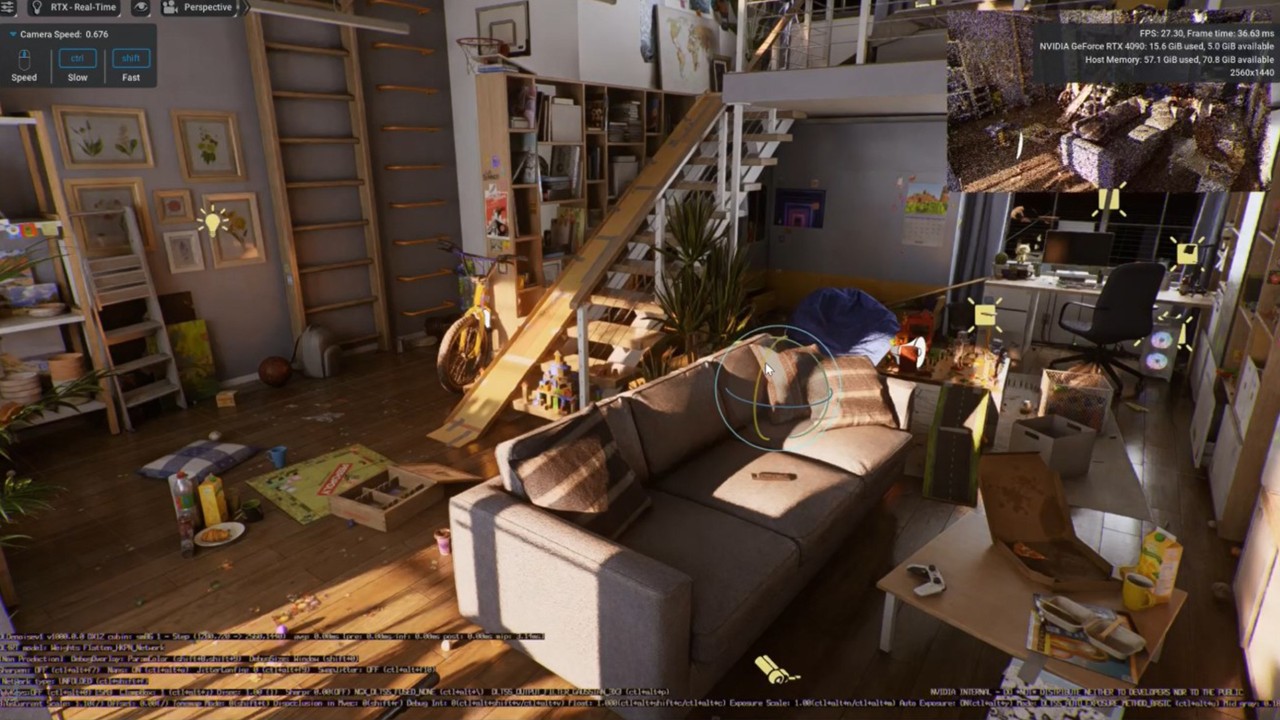Open the viewport settings sliders menu
1280x720 pixels.
point(8,7)
